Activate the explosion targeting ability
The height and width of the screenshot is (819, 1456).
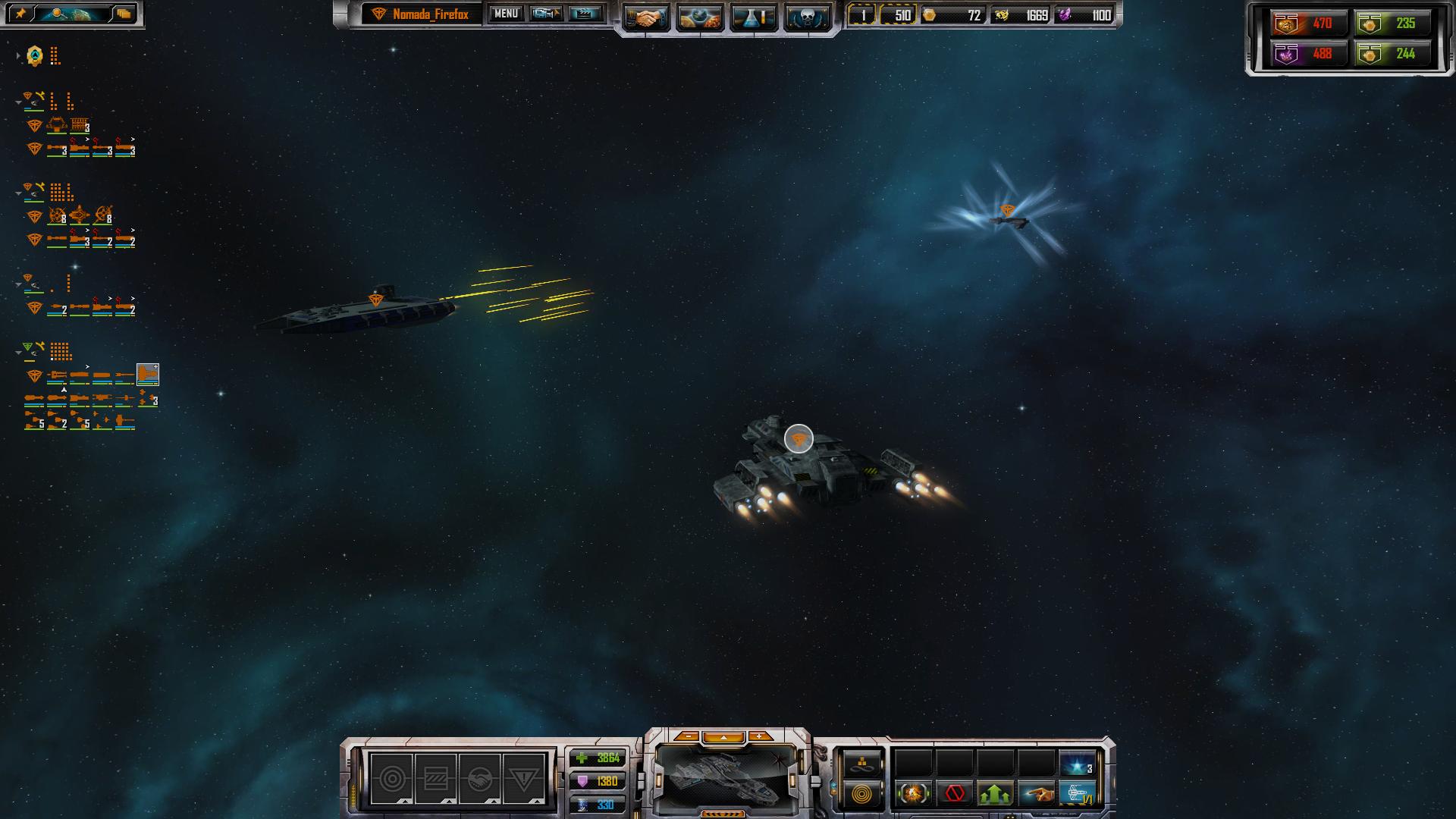pos(914,794)
